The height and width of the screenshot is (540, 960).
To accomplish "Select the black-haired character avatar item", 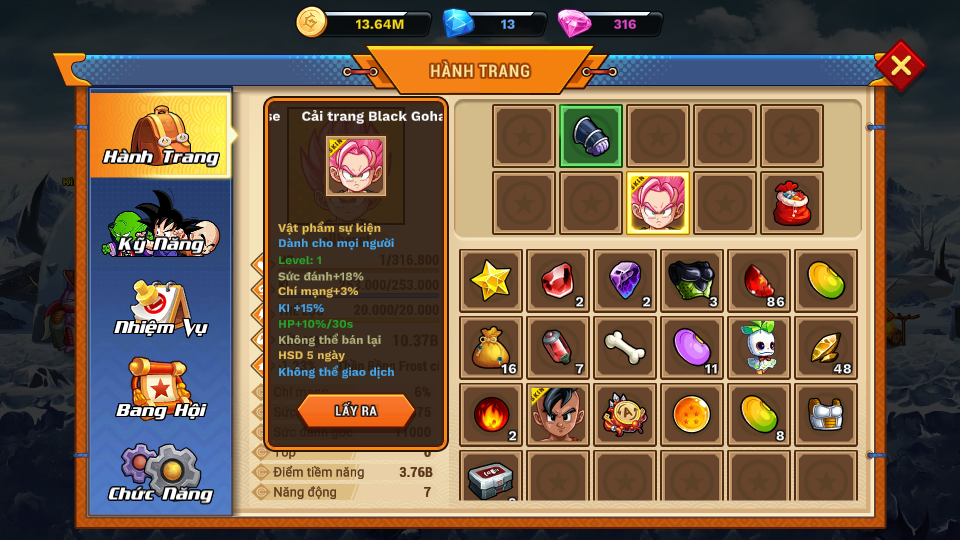I will pos(558,414).
